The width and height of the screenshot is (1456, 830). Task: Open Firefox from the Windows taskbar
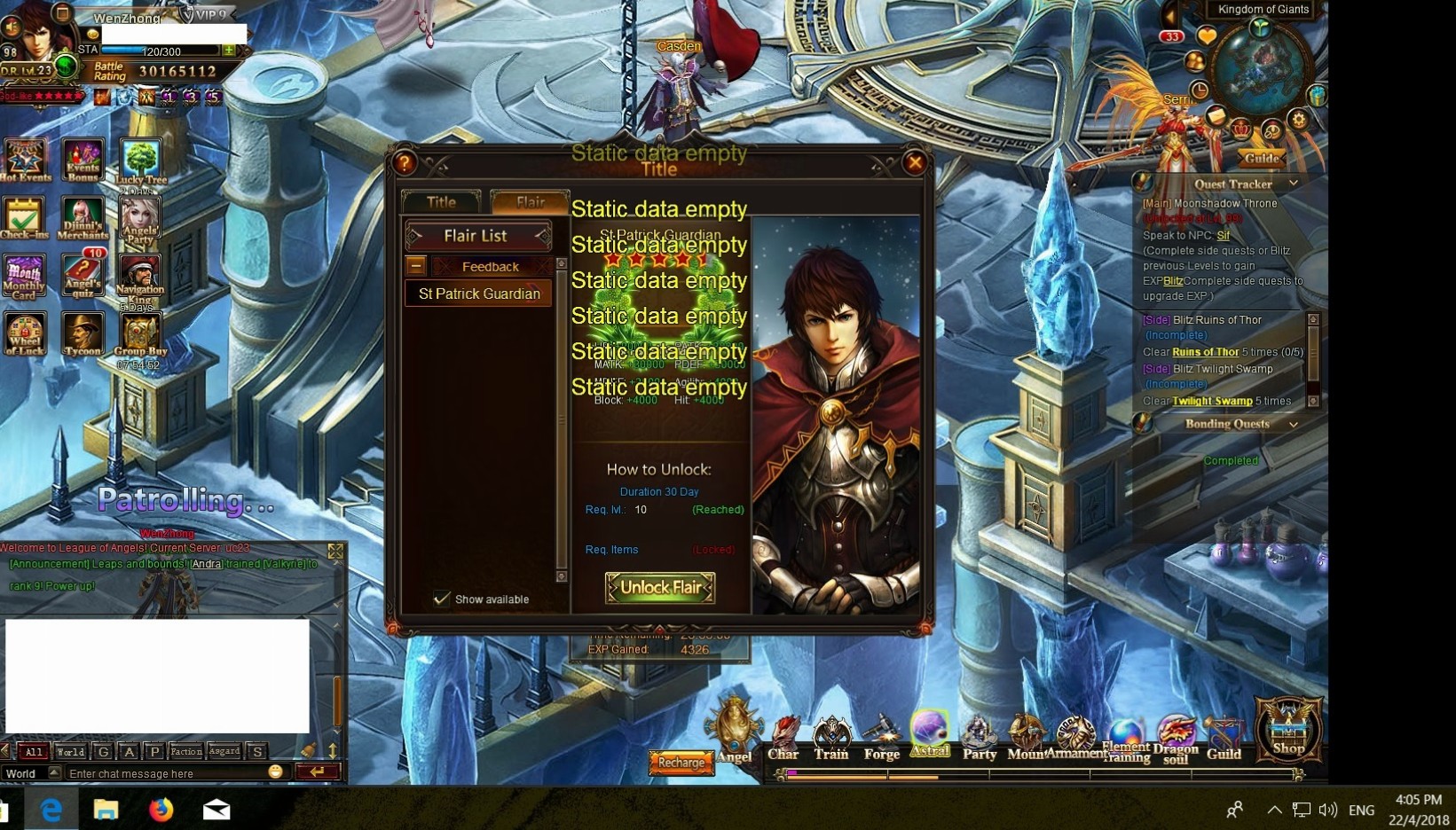[161, 810]
